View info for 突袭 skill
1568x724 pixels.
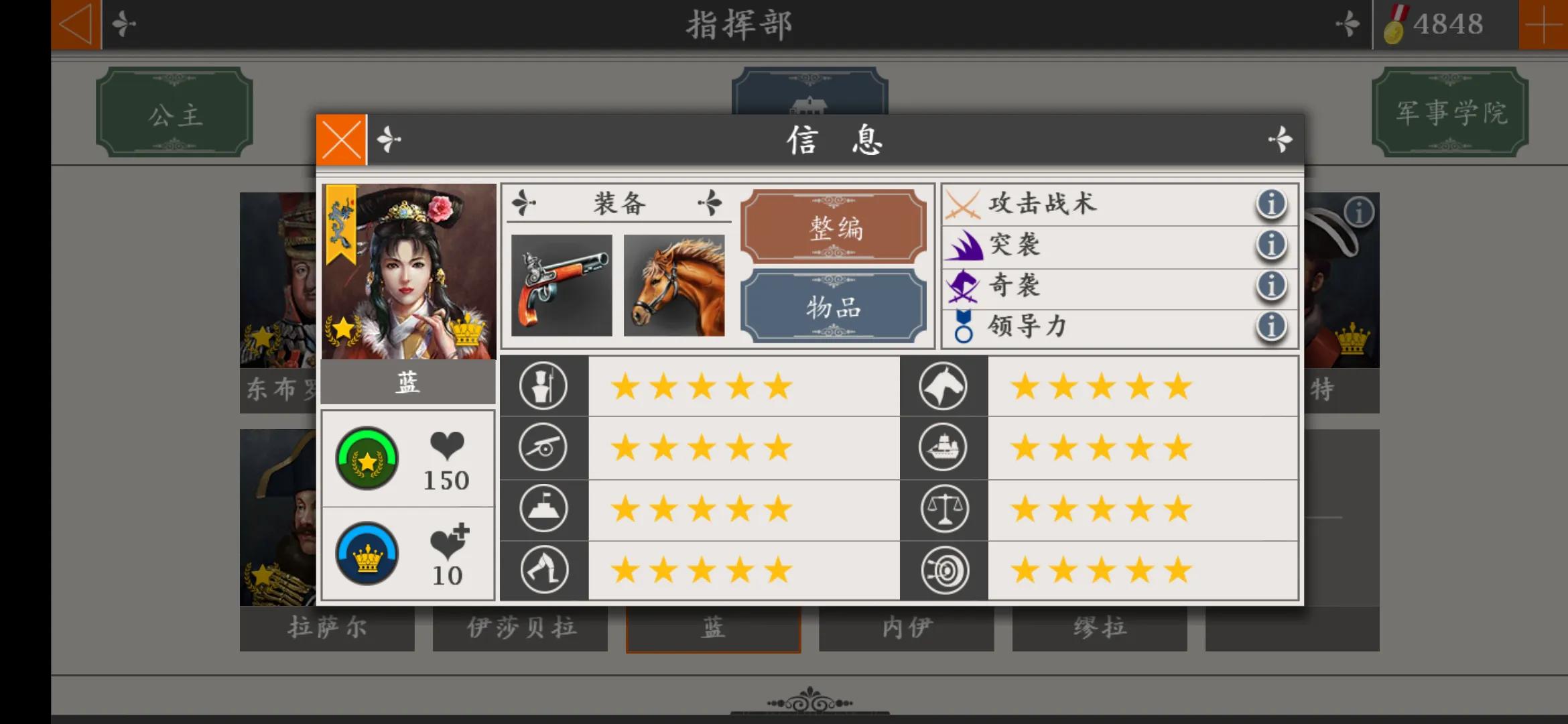(x=1272, y=245)
